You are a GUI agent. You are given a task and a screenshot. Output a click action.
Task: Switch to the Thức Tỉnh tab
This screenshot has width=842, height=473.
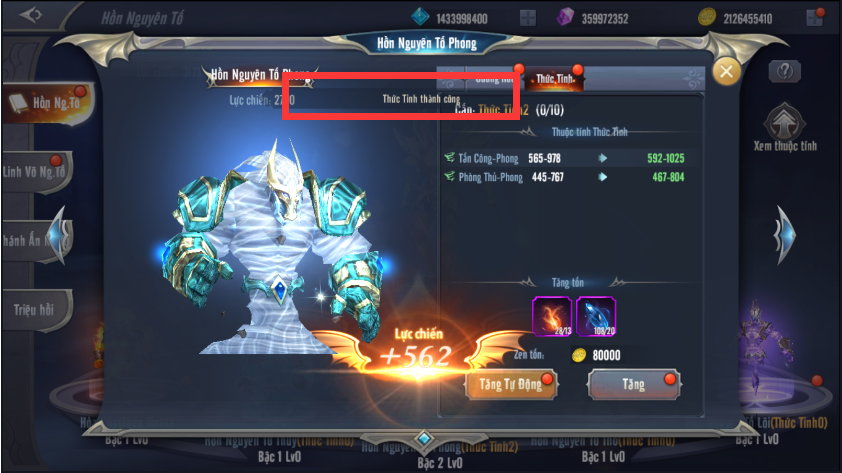click(x=554, y=78)
